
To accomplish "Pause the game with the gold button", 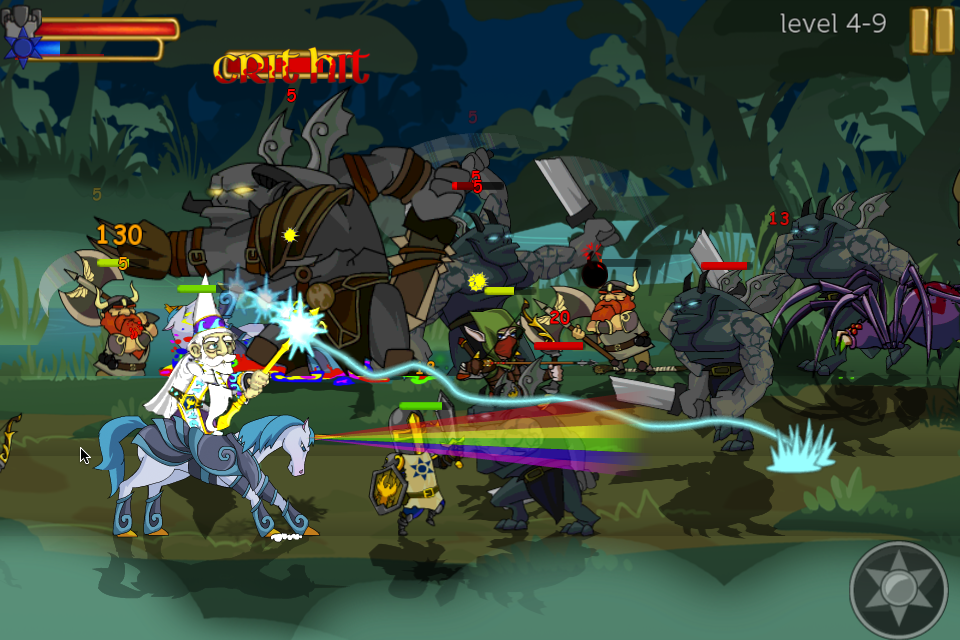I will pyautogui.click(x=931, y=30).
